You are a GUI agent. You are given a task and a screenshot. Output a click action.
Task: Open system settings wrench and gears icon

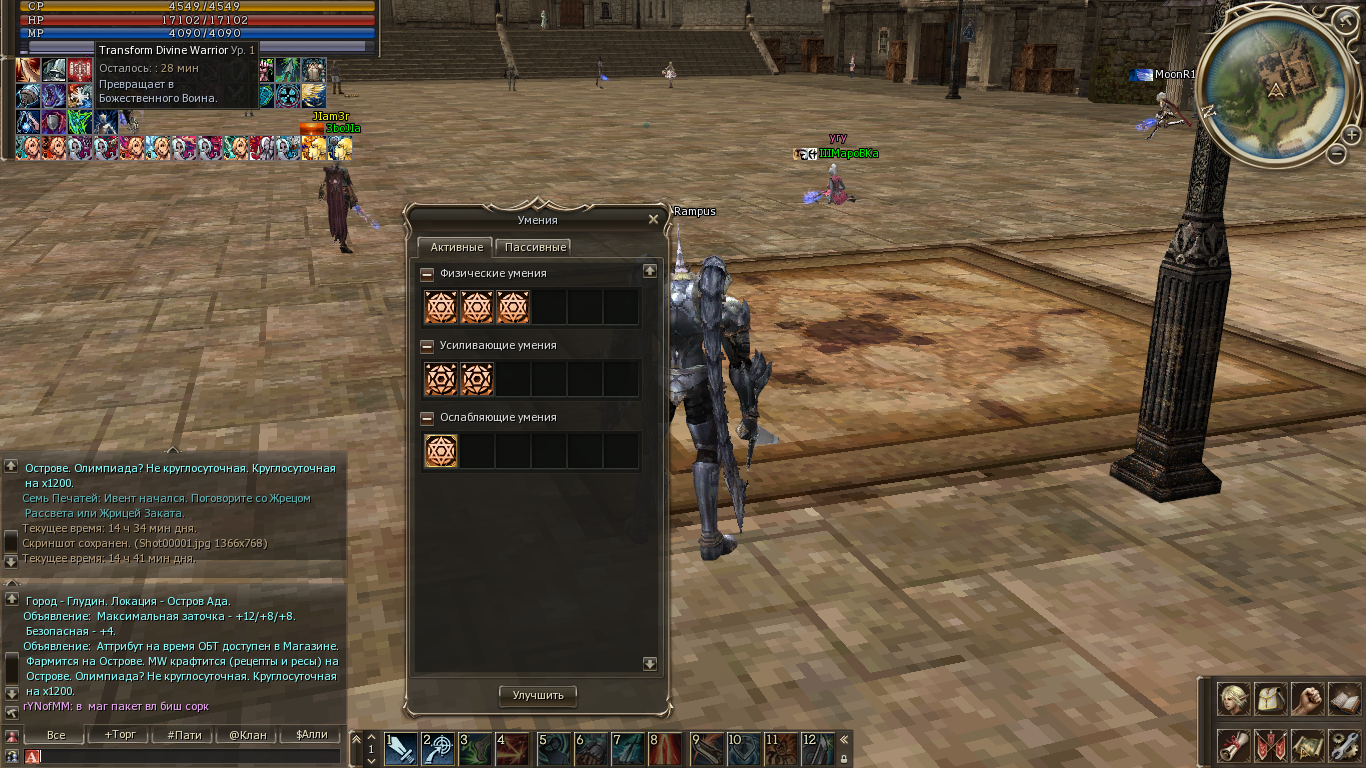1345,746
